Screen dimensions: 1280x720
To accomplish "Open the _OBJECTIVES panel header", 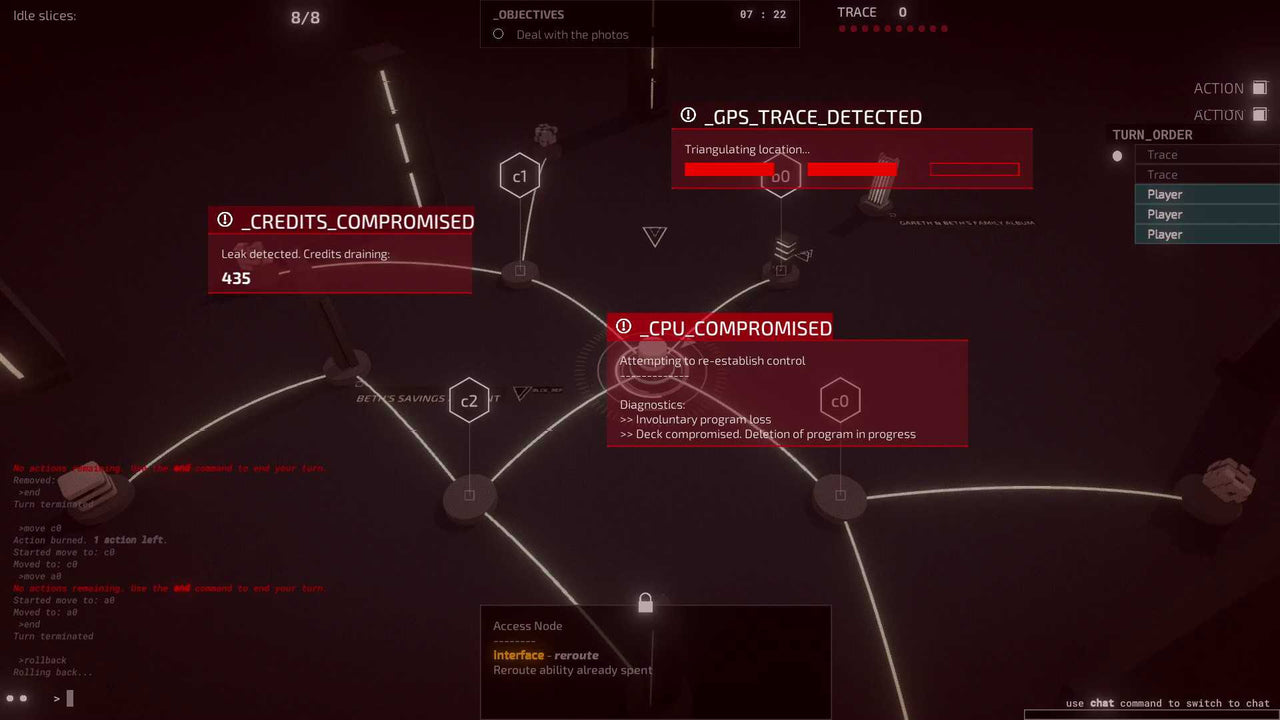I will (x=528, y=14).
